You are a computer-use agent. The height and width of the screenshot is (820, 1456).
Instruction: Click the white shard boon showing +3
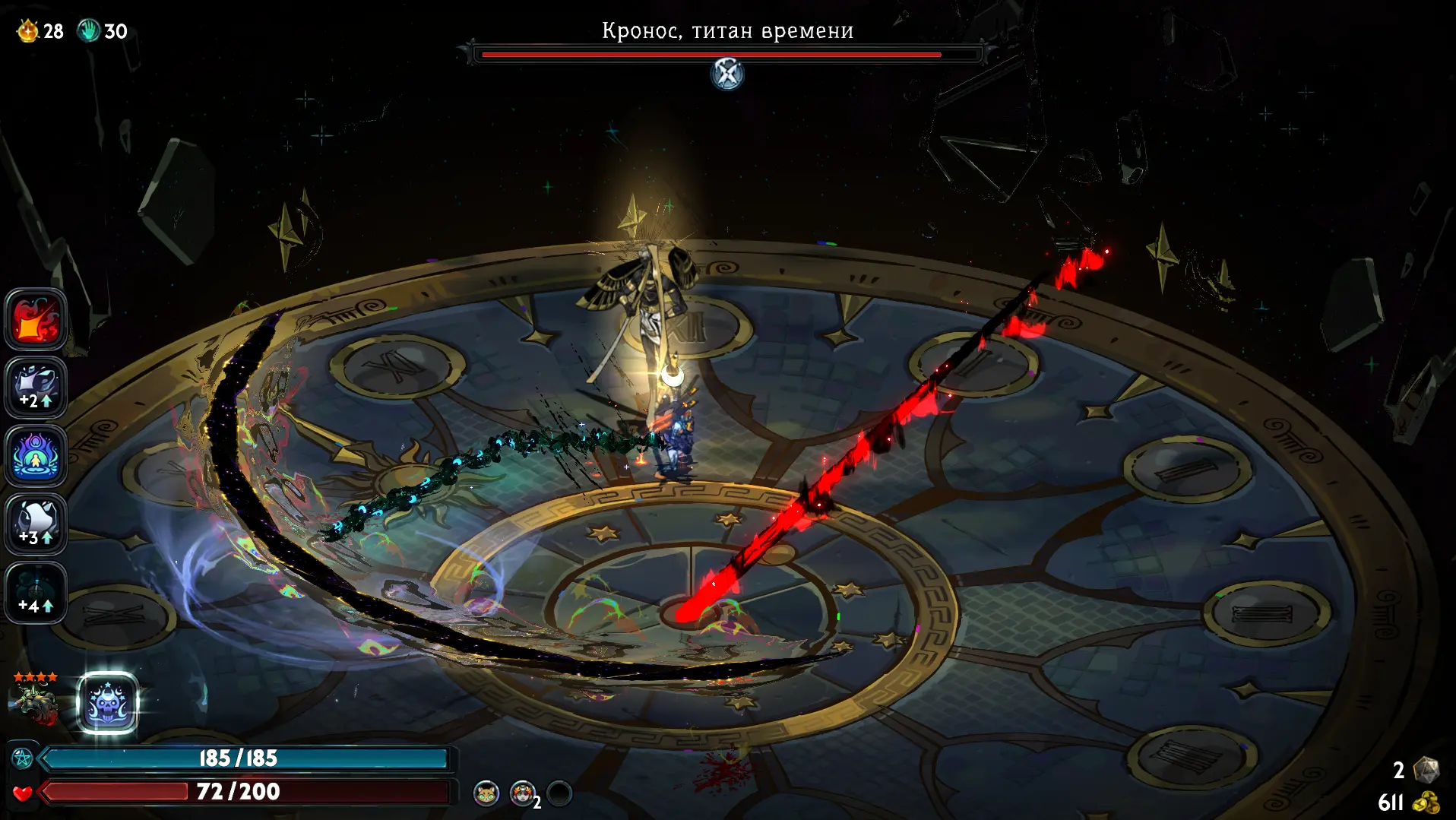(36, 524)
